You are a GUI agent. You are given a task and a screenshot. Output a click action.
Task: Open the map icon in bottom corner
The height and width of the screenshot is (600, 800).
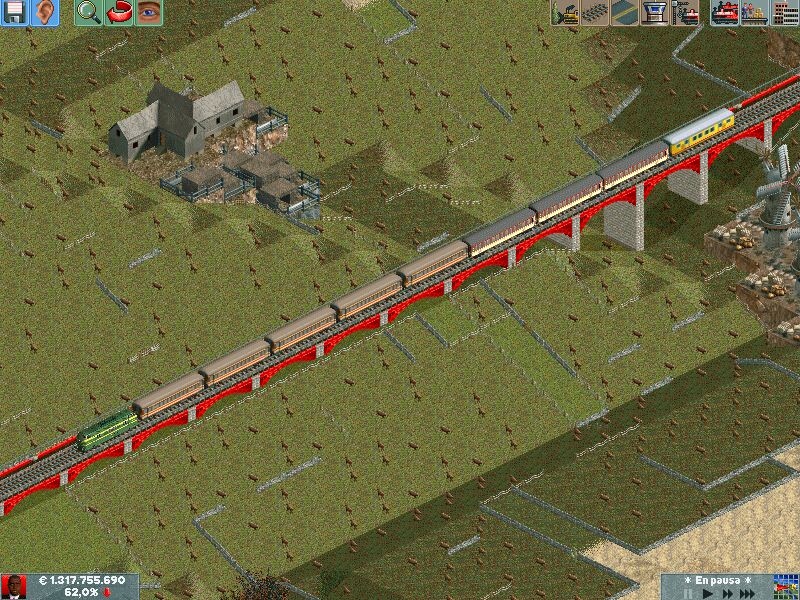pyautogui.click(x=786, y=587)
